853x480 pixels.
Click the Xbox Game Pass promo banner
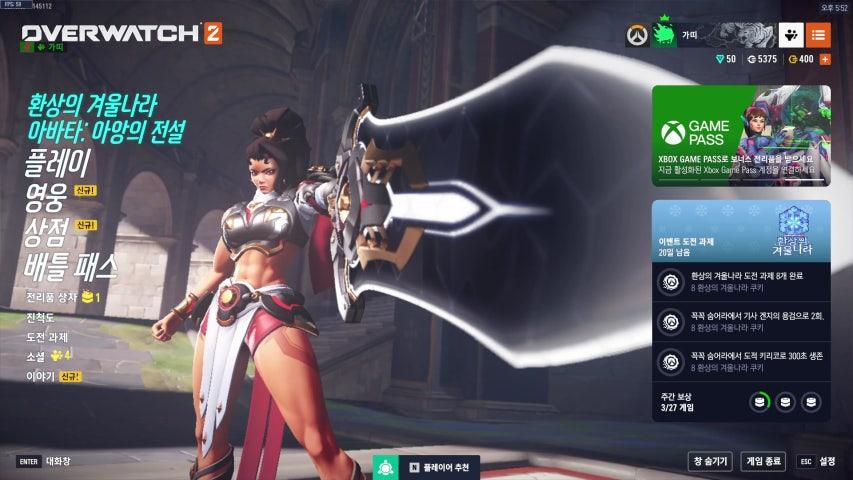click(740, 135)
